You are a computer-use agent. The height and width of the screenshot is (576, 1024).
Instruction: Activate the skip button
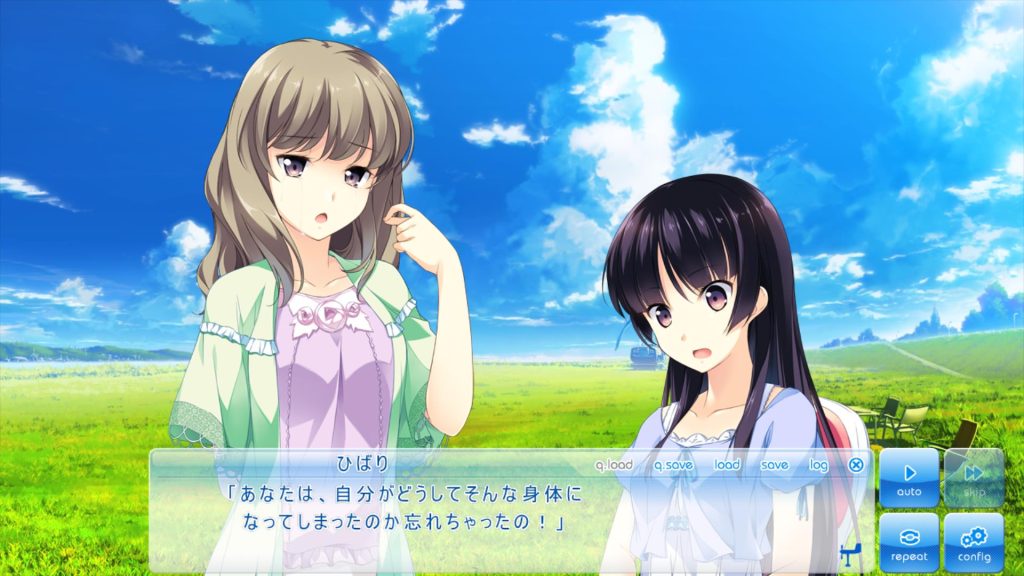tap(973, 478)
